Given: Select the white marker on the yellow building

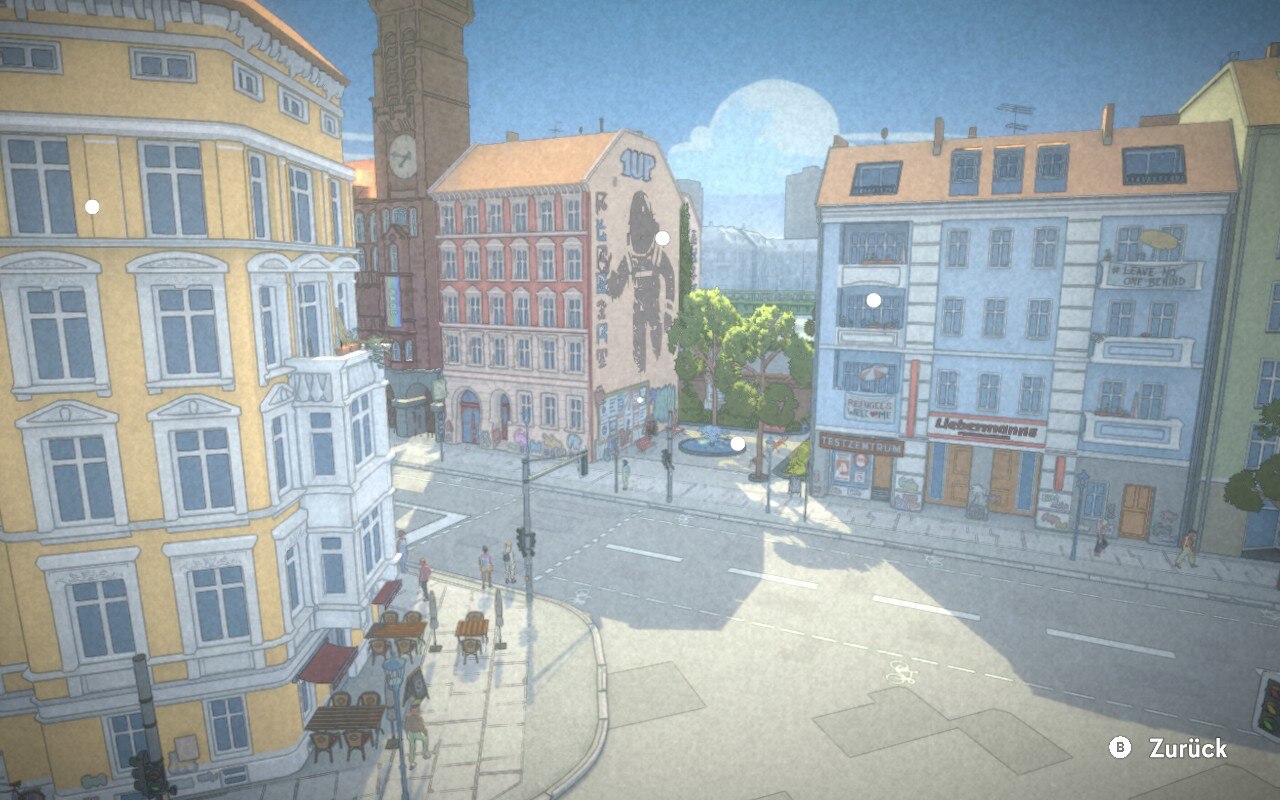Looking at the screenshot, I should point(92,207).
